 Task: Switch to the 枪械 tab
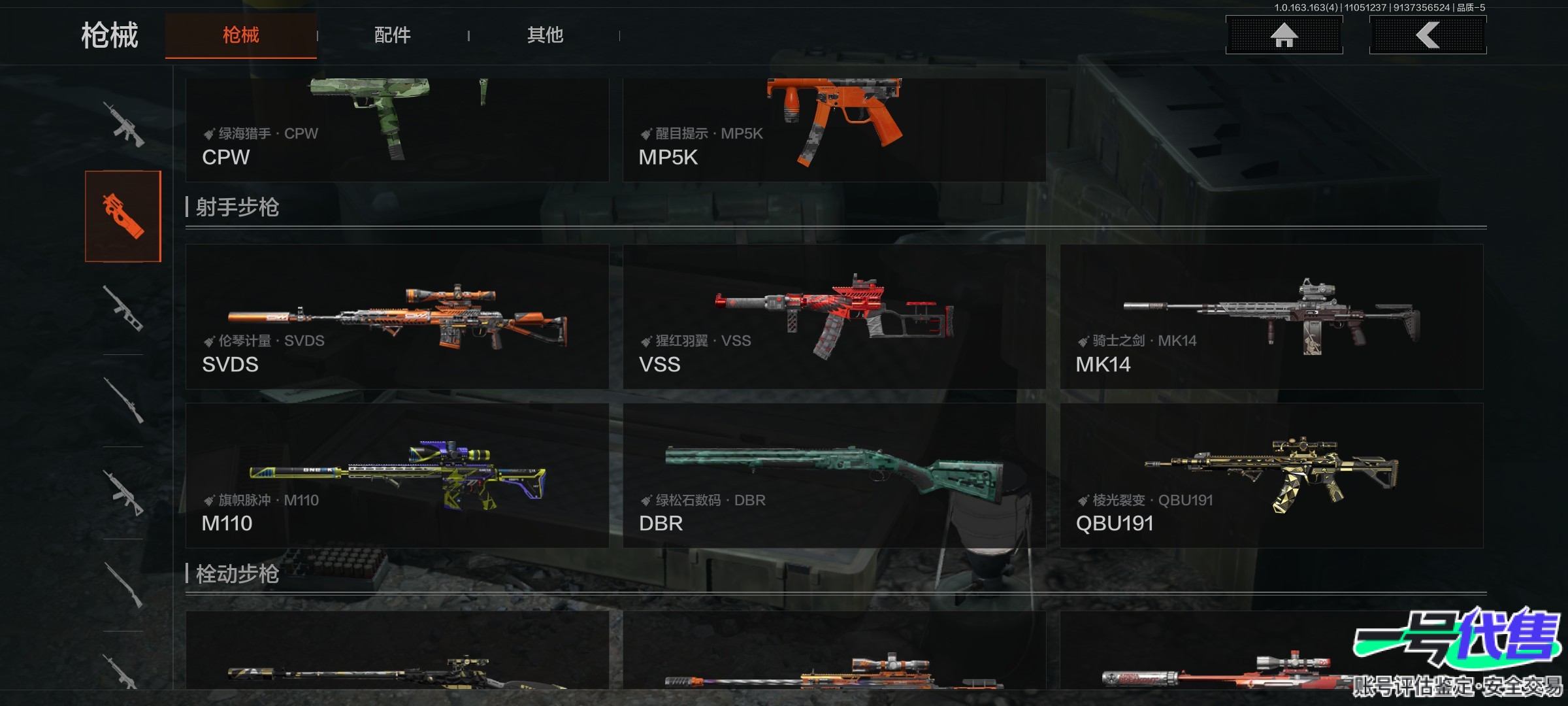point(240,35)
